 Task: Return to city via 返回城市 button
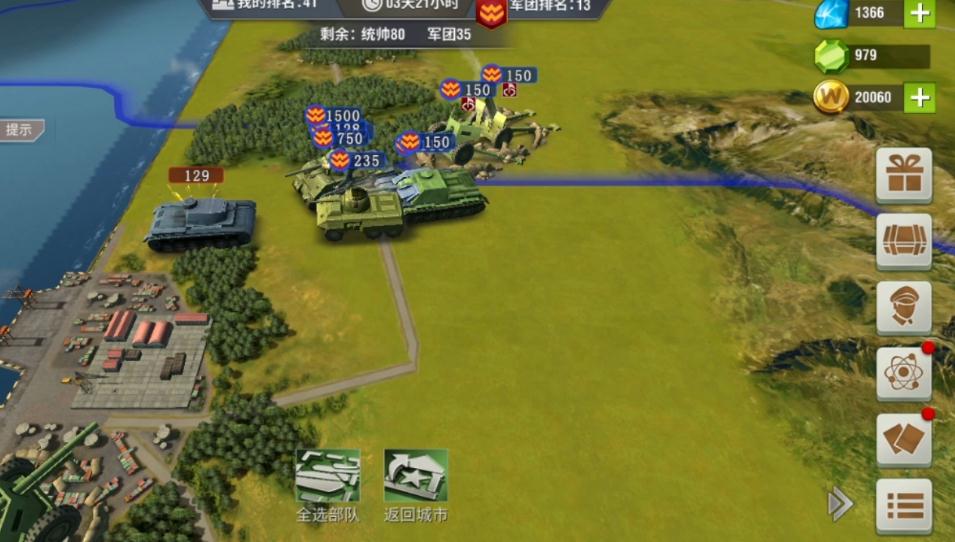[x=415, y=476]
